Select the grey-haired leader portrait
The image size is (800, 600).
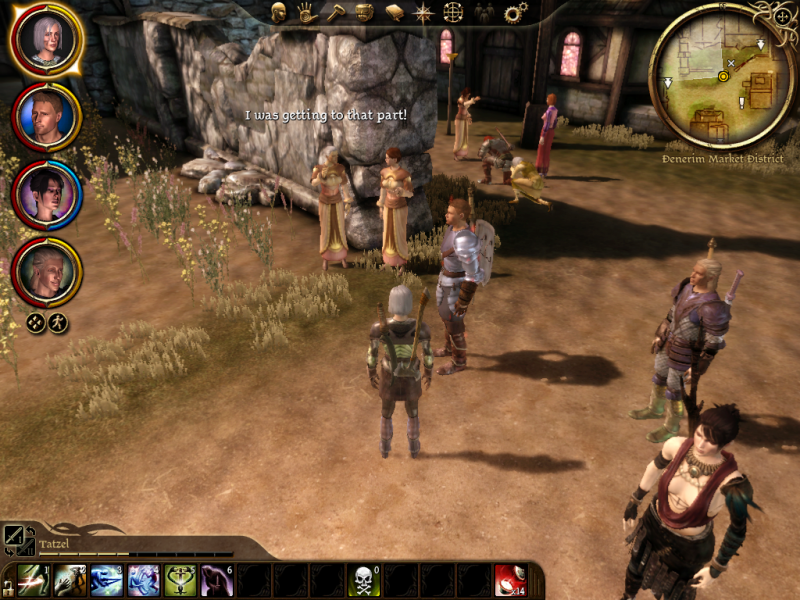[46, 38]
